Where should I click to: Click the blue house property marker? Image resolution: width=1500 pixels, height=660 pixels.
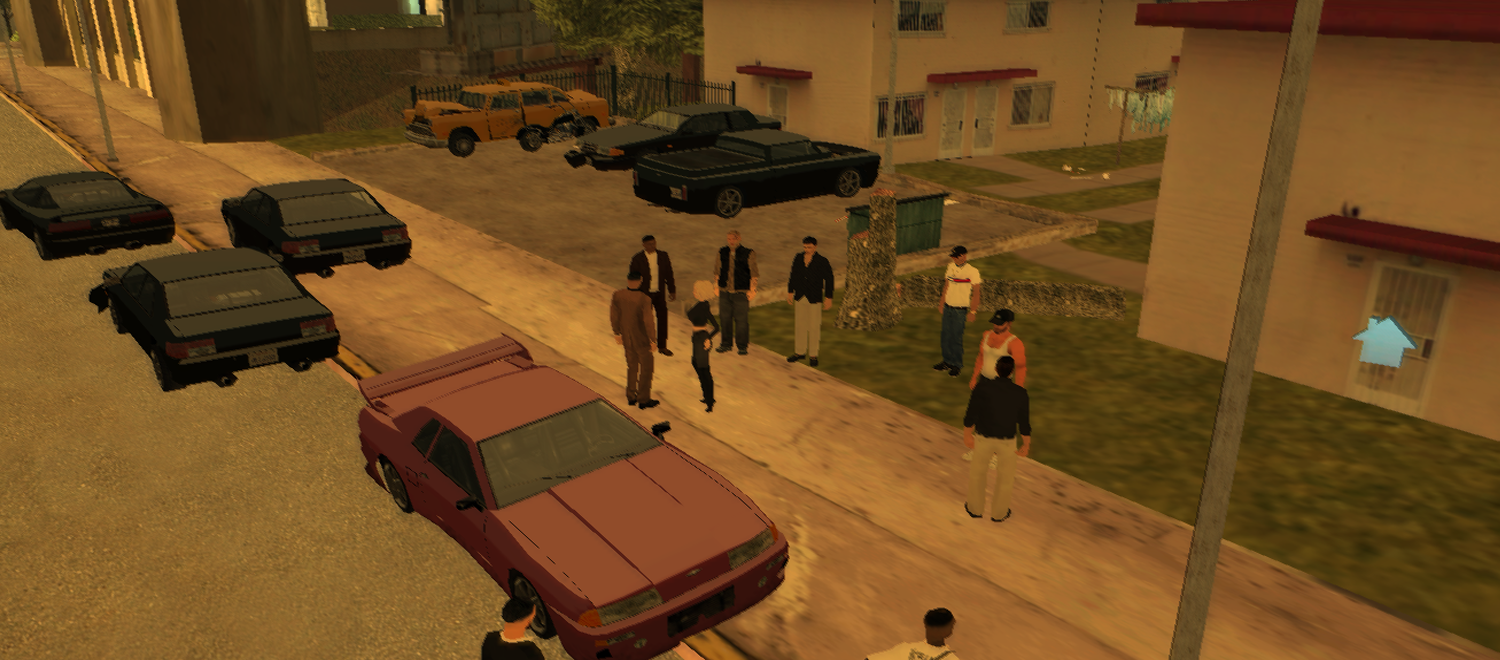click(1384, 342)
